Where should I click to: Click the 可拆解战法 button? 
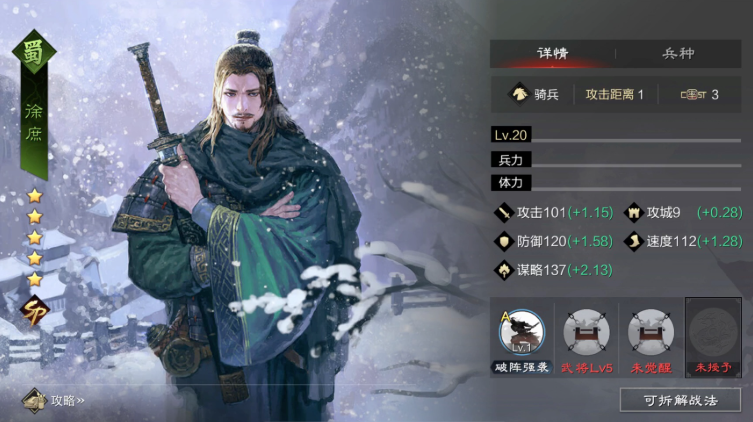click(x=680, y=399)
